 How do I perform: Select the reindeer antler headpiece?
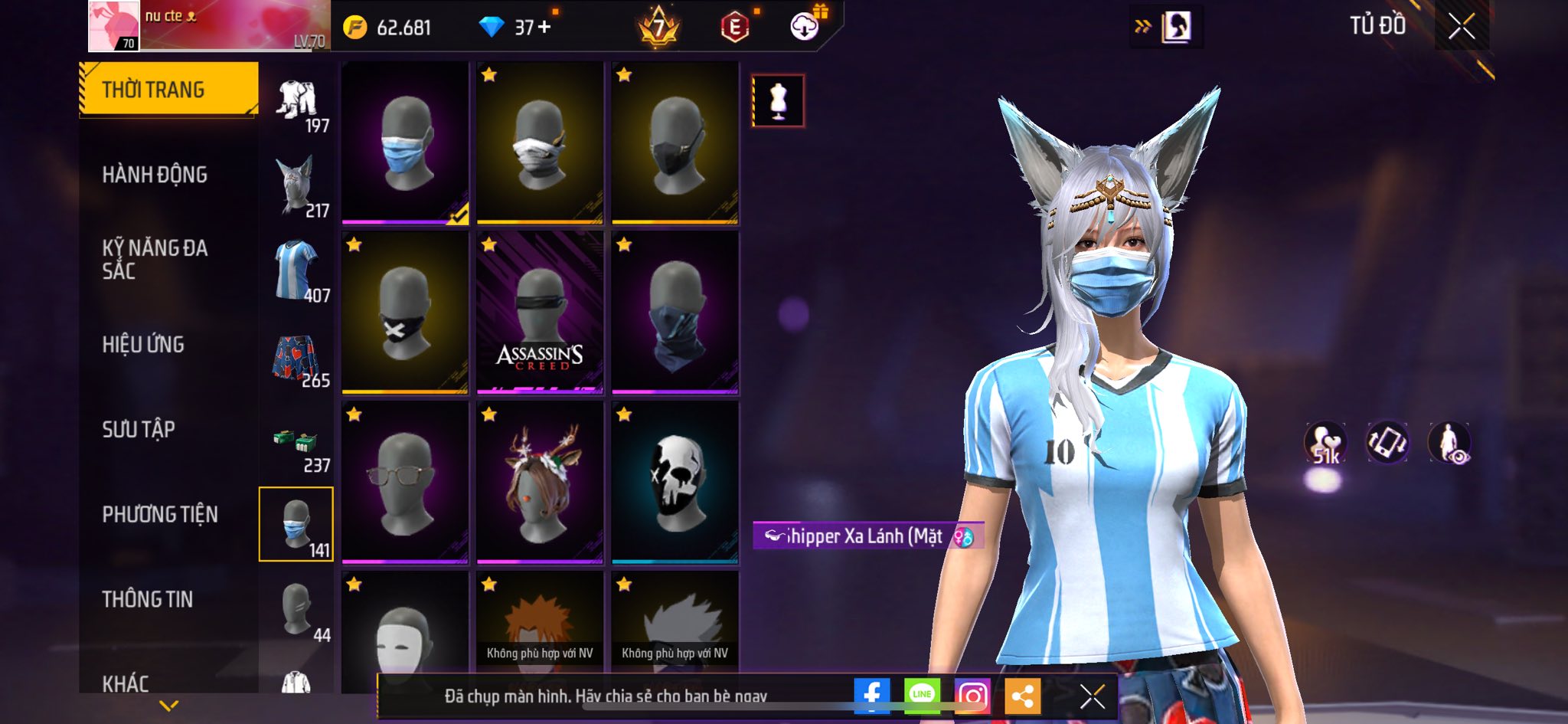(540, 483)
